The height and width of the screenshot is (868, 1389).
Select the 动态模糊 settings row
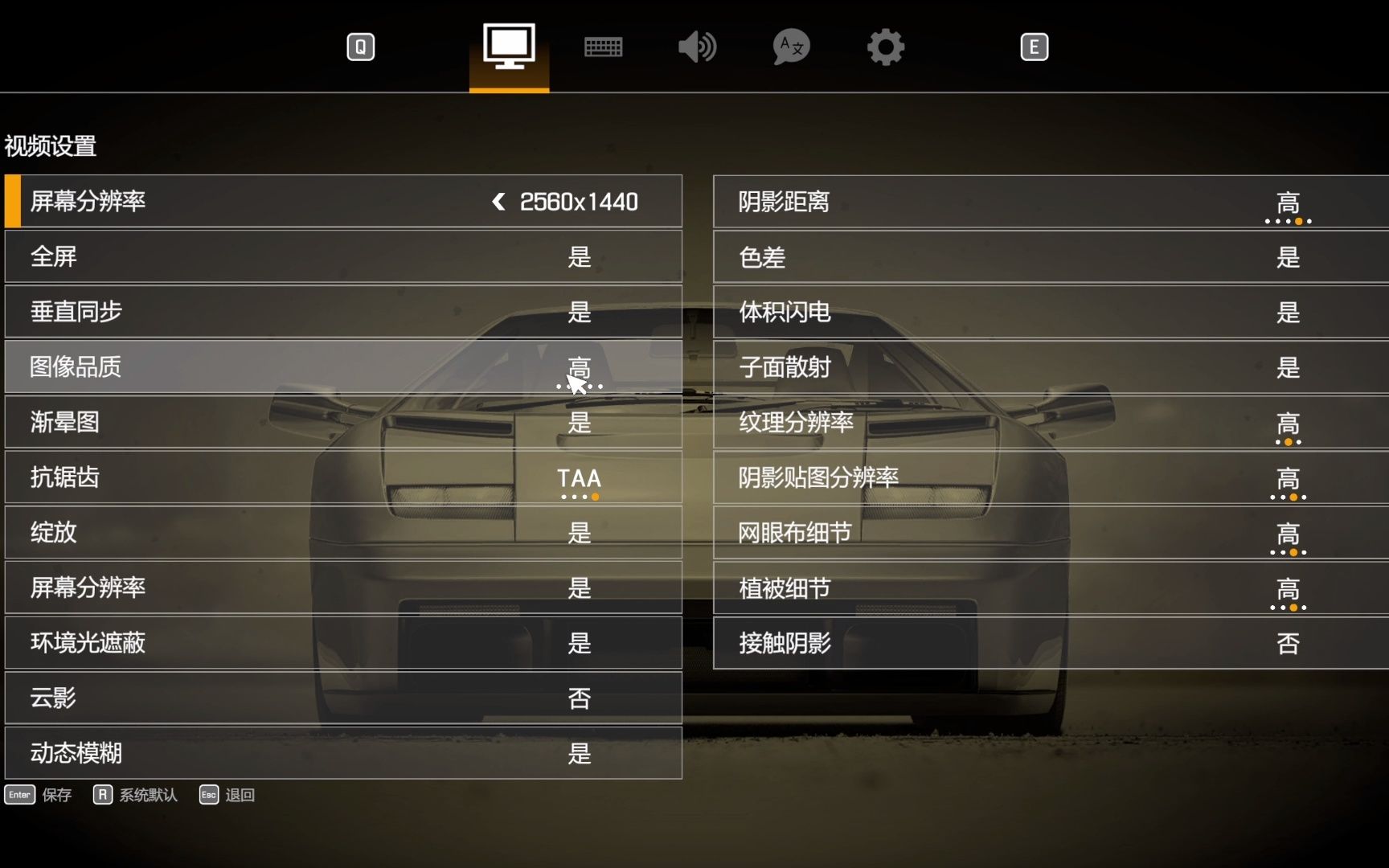[x=342, y=753]
